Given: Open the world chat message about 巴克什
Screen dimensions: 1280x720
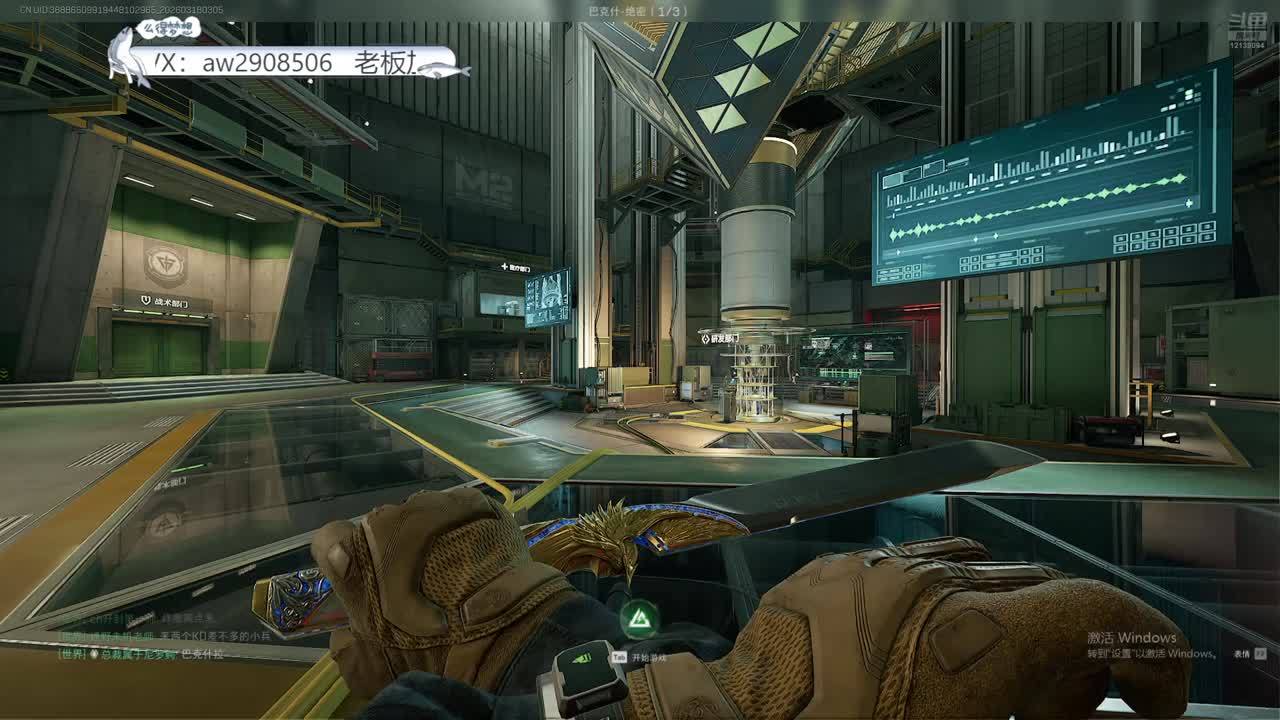Looking at the screenshot, I should tap(140, 654).
